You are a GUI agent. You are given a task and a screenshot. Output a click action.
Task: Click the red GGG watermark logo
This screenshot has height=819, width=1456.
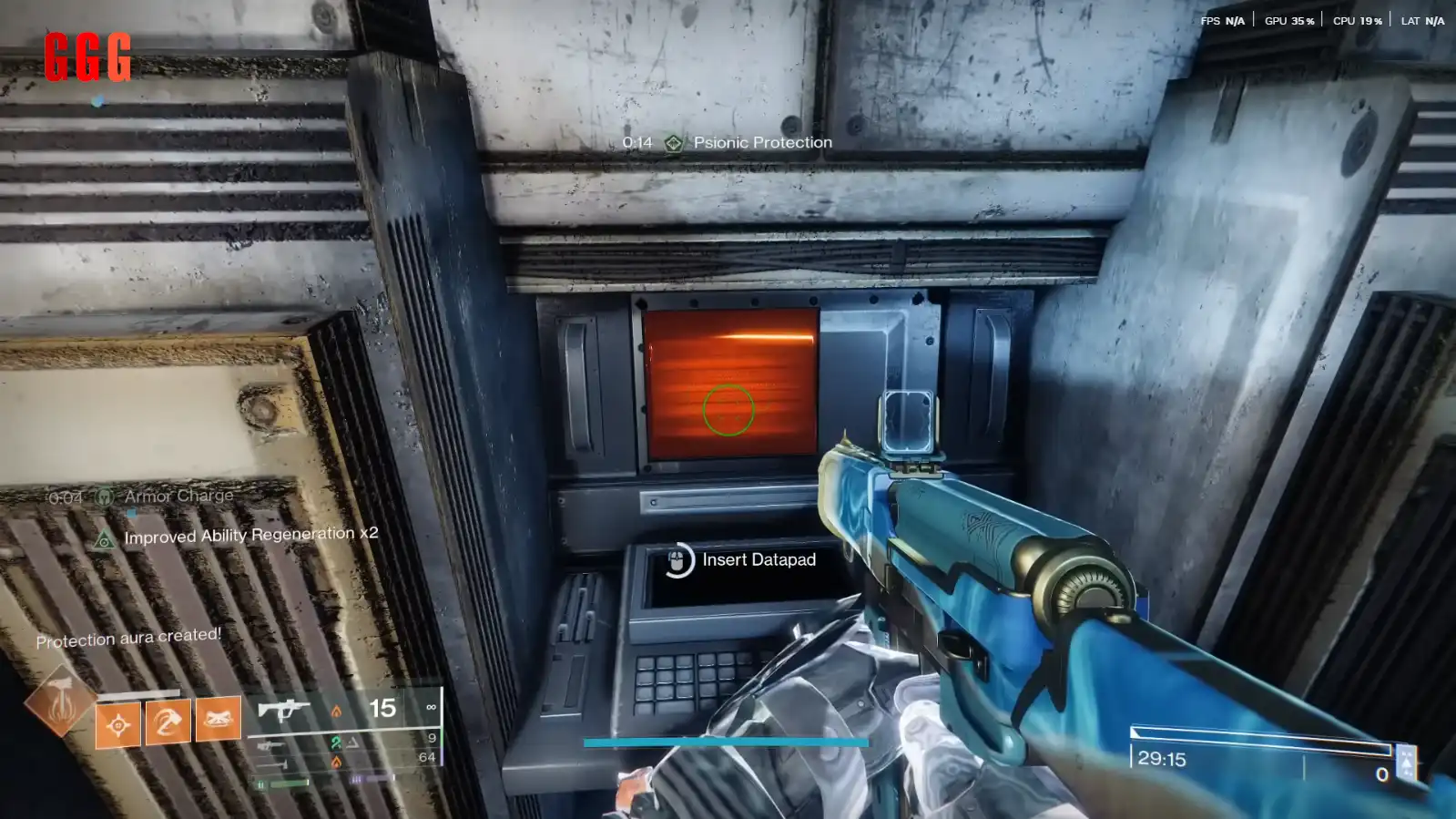(87, 57)
